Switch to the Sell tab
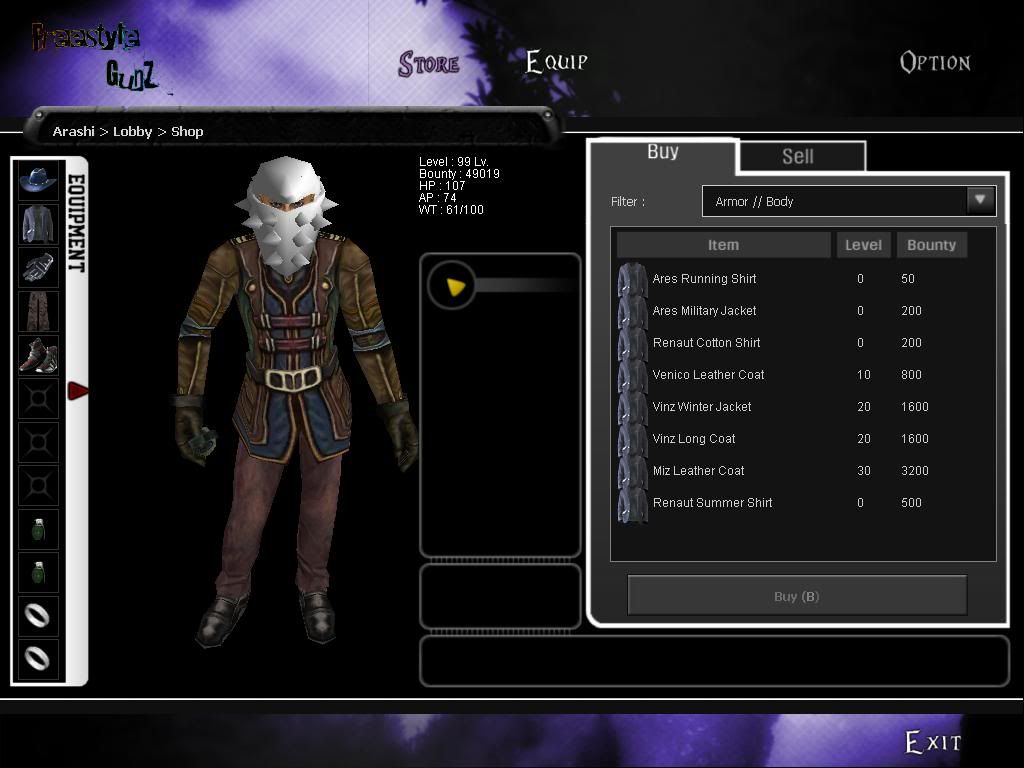Screen dimensions: 1024x768 tap(798, 156)
